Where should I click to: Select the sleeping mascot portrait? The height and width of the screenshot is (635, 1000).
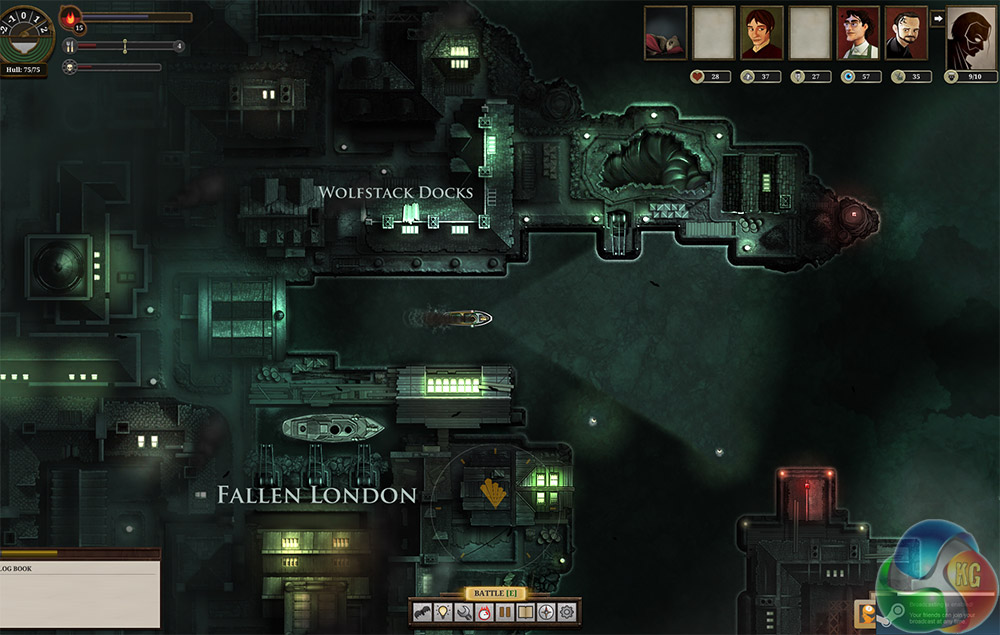click(665, 33)
